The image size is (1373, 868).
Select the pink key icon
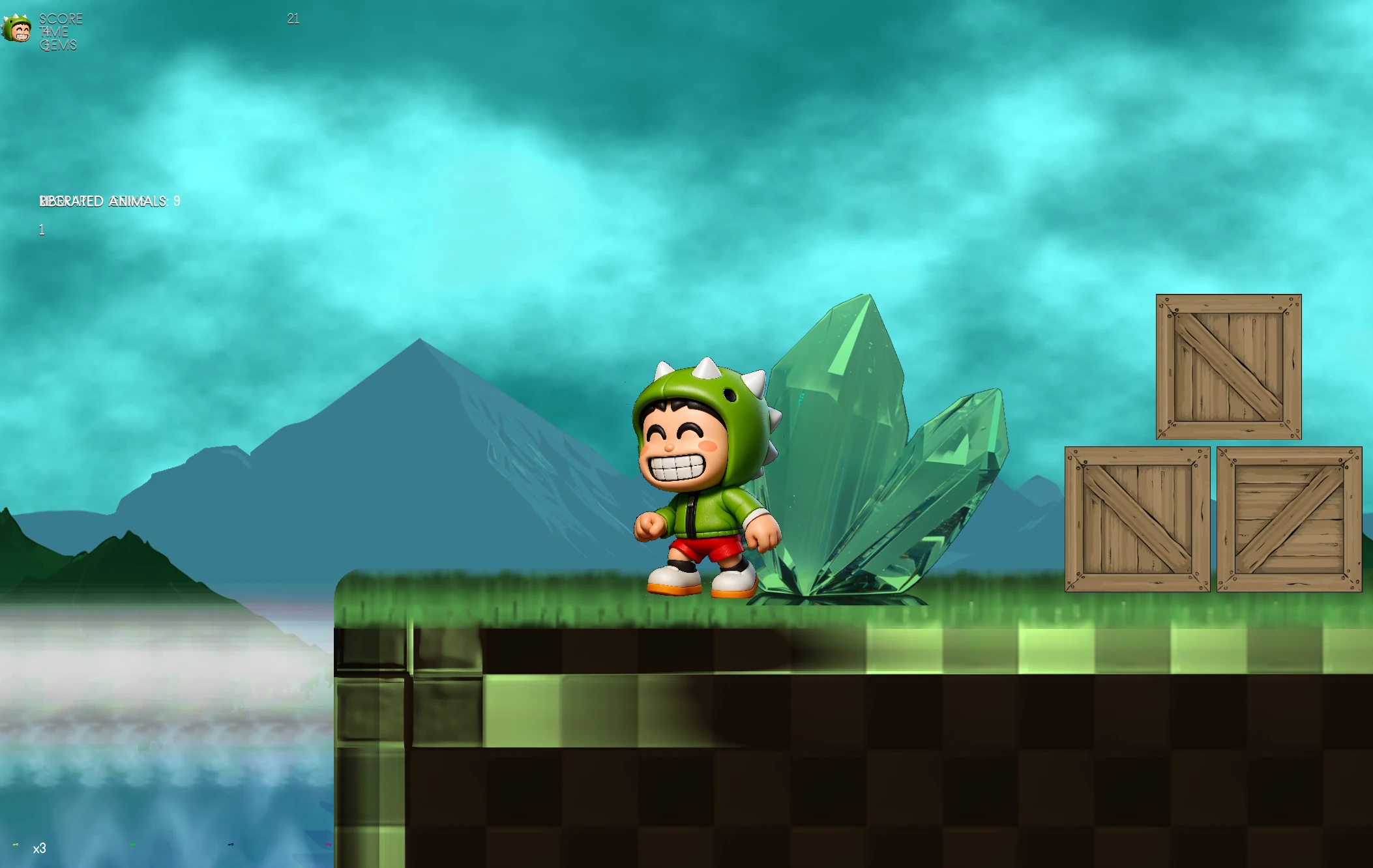[328, 845]
